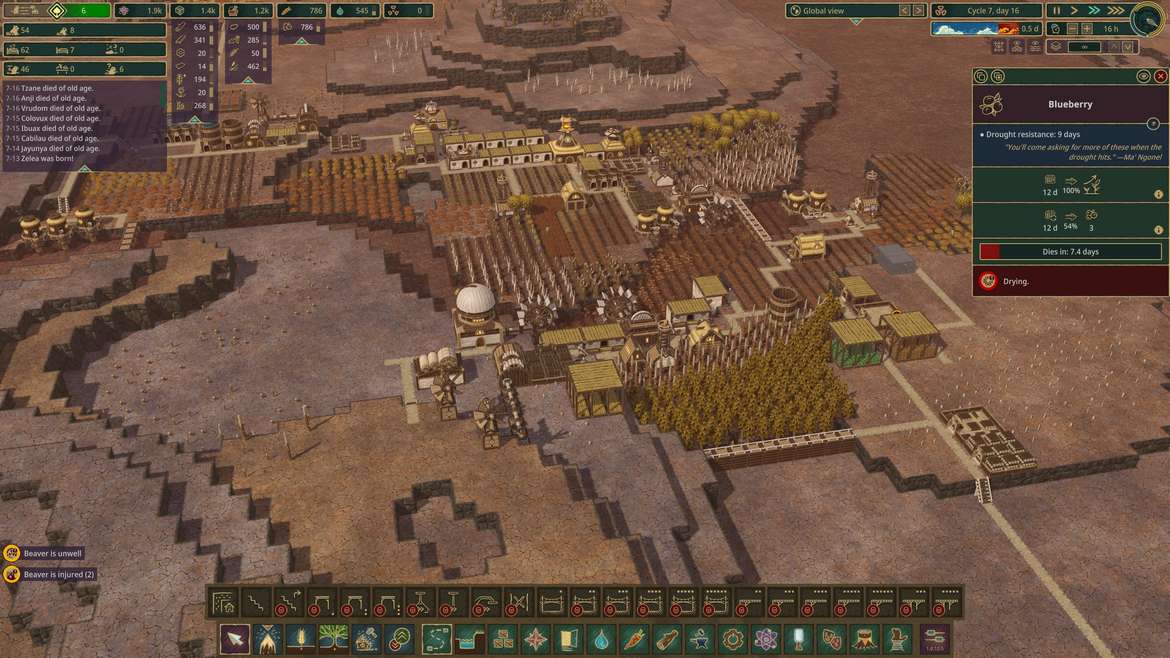Pause the game speed
Image resolution: width=1170 pixels, height=658 pixels.
coord(1057,10)
